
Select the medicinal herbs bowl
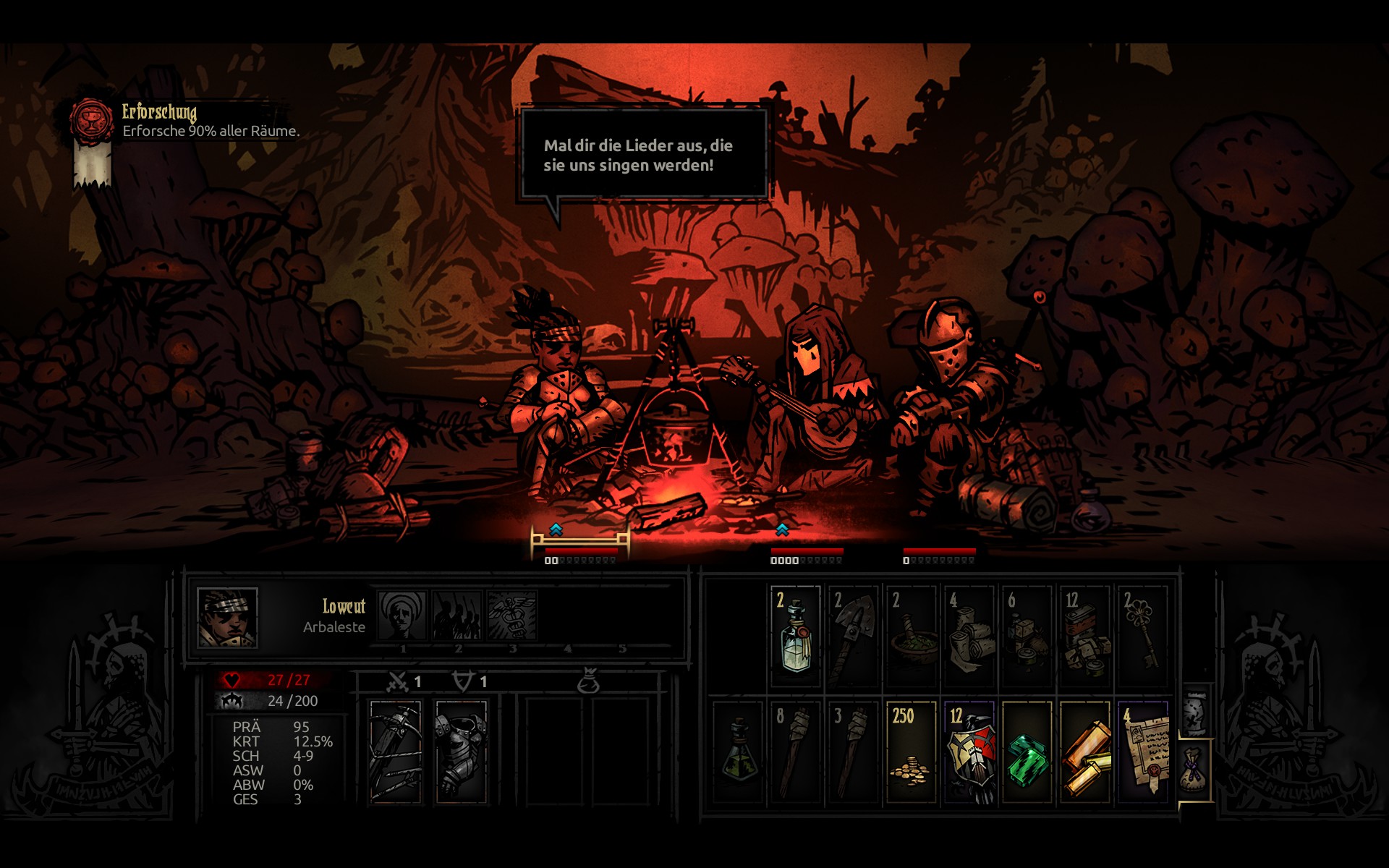(911, 637)
